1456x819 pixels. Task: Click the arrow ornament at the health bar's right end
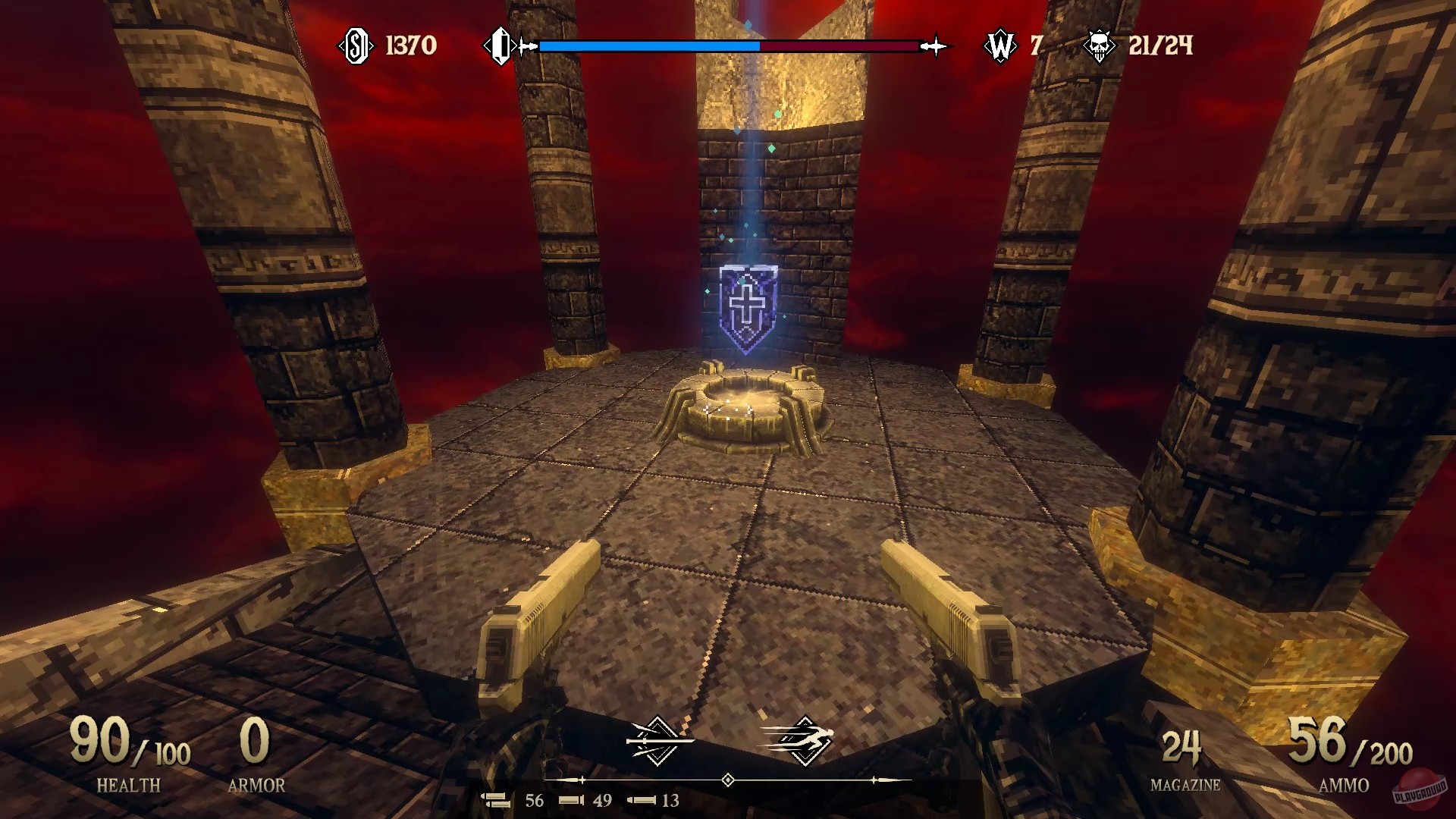tap(936, 46)
